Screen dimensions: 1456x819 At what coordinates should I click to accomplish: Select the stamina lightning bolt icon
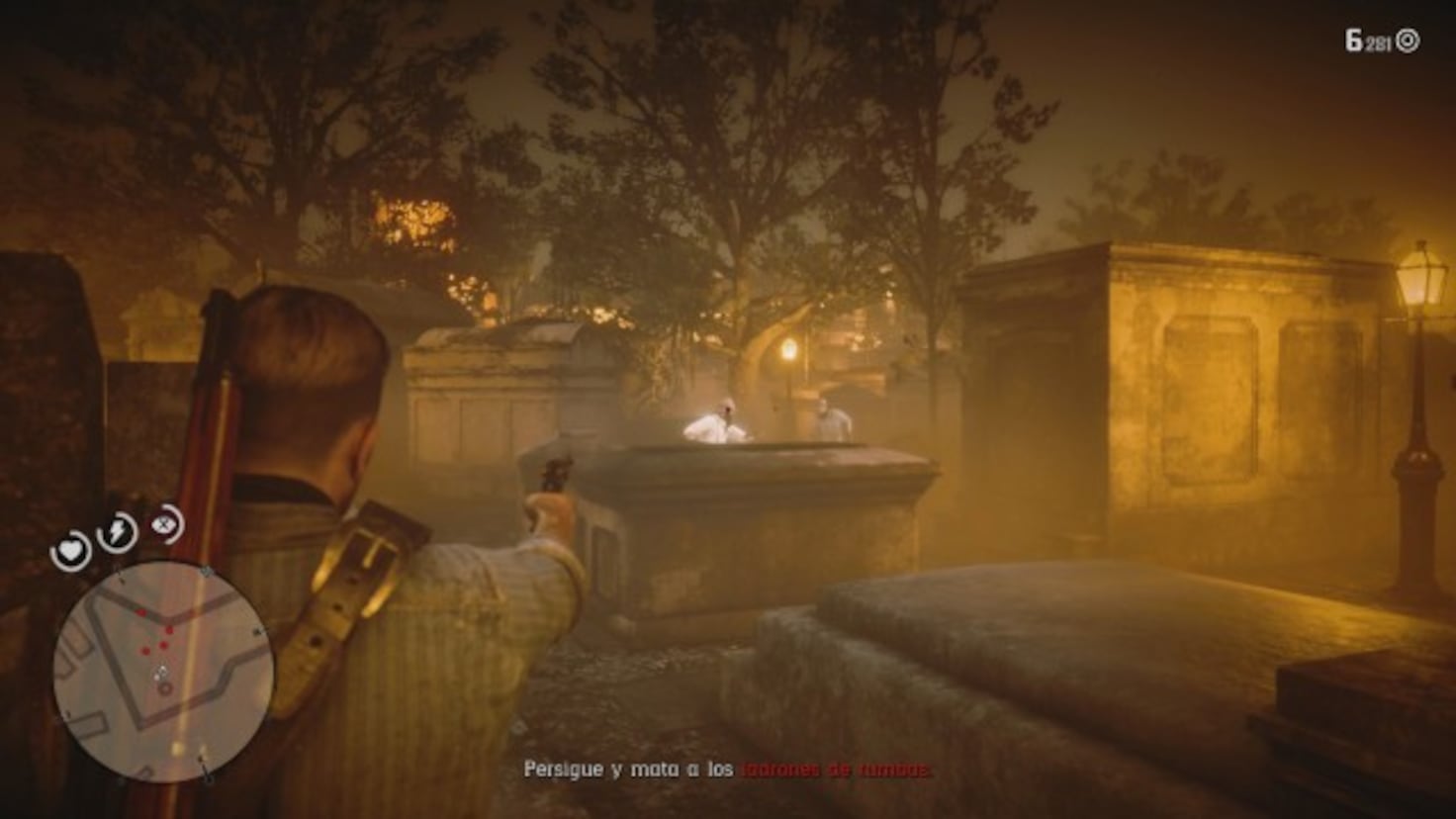pos(117,530)
